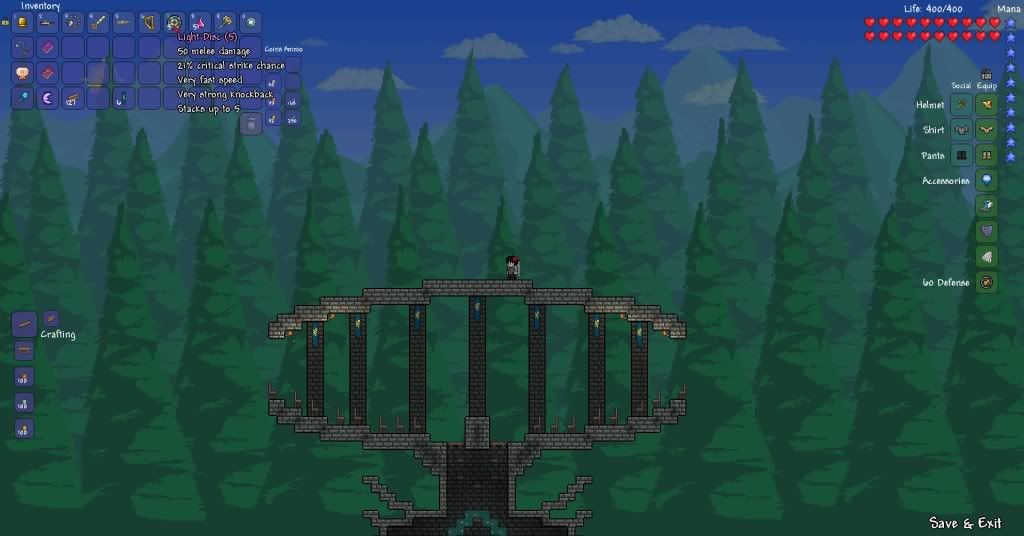Craft the large selected crafting recipe
1024x536 pixels.
pos(24,324)
